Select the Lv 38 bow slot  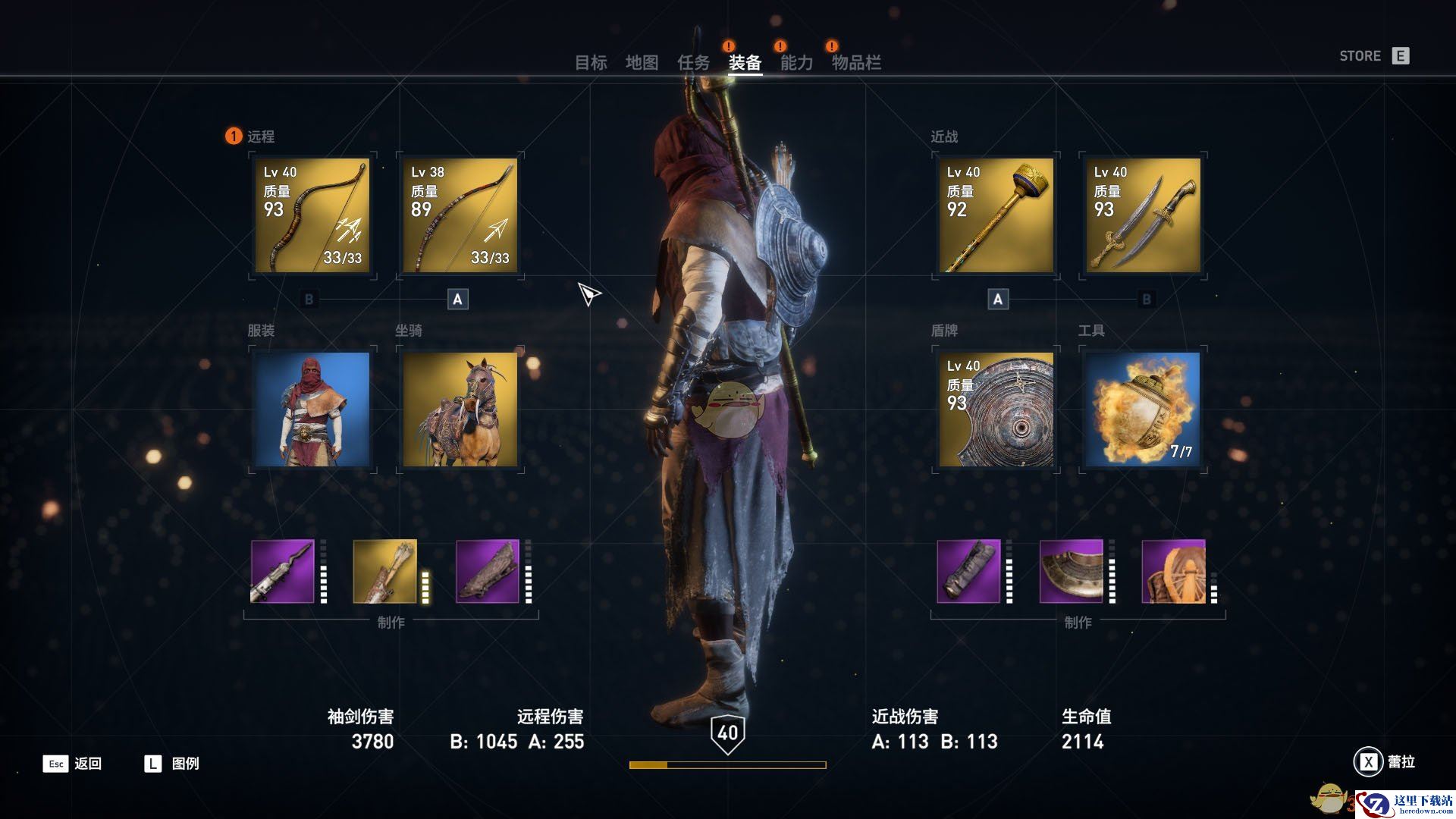[x=460, y=215]
